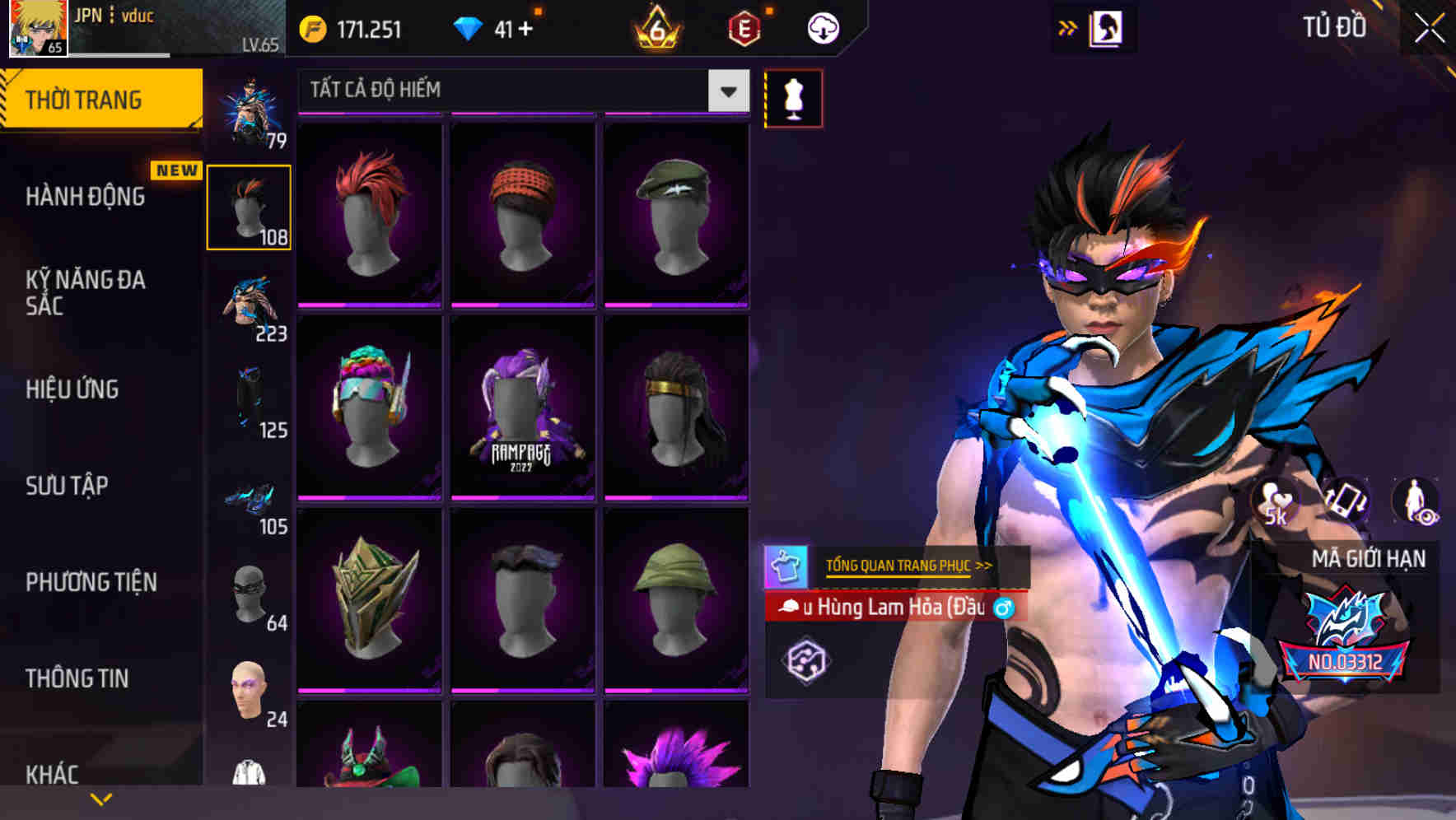Switch to Thông Tin tab
Image resolution: width=1456 pixels, height=820 pixels.
tap(77, 678)
